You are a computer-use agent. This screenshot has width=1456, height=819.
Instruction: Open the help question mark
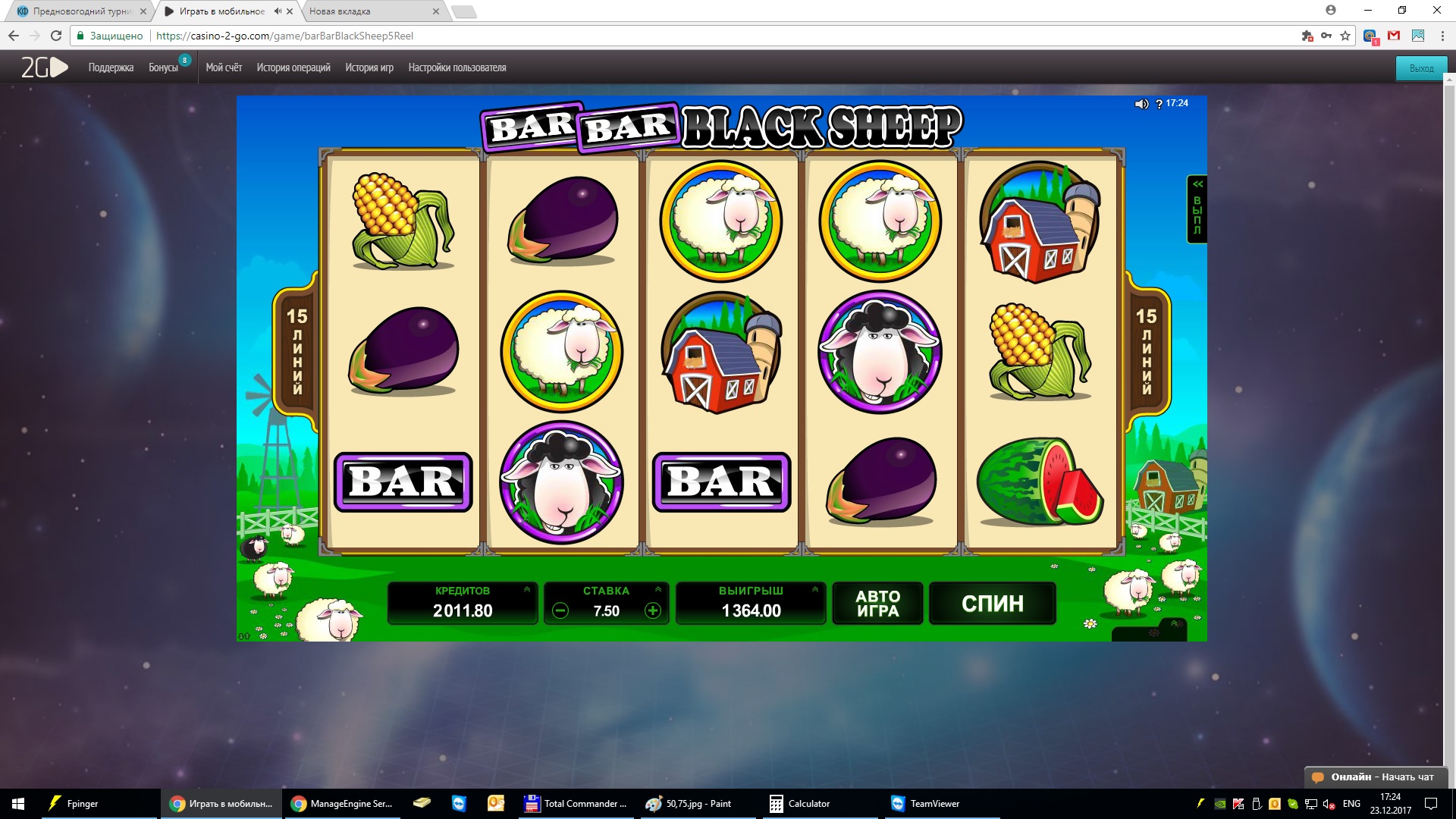click(1159, 104)
